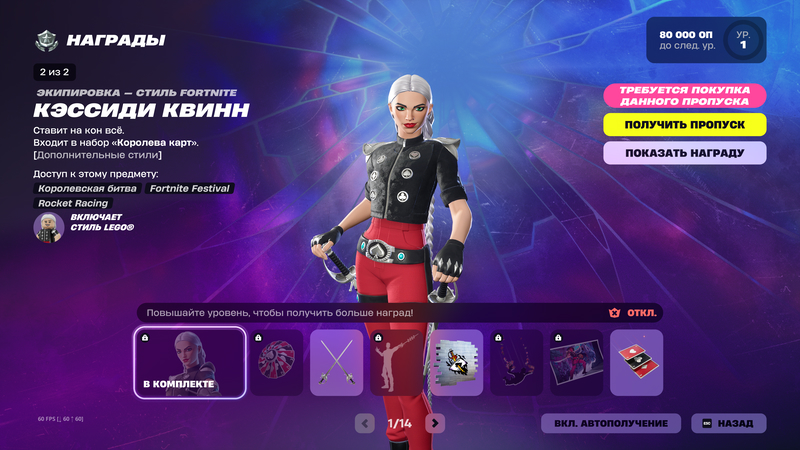Select the Cassidy Quinn outfit reward tile
The height and width of the screenshot is (450, 800).
pyautogui.click(x=190, y=362)
